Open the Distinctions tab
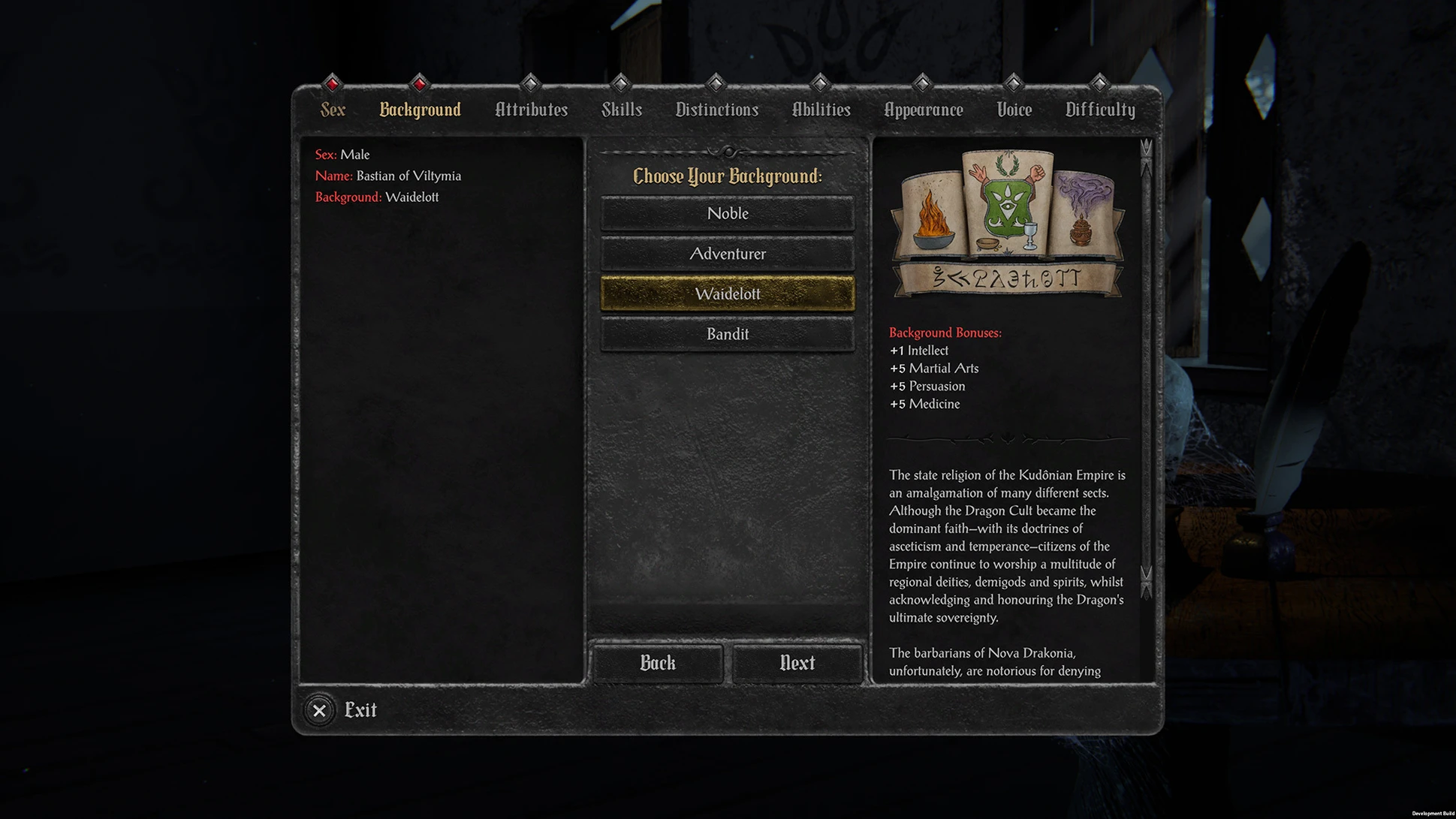 click(x=716, y=110)
